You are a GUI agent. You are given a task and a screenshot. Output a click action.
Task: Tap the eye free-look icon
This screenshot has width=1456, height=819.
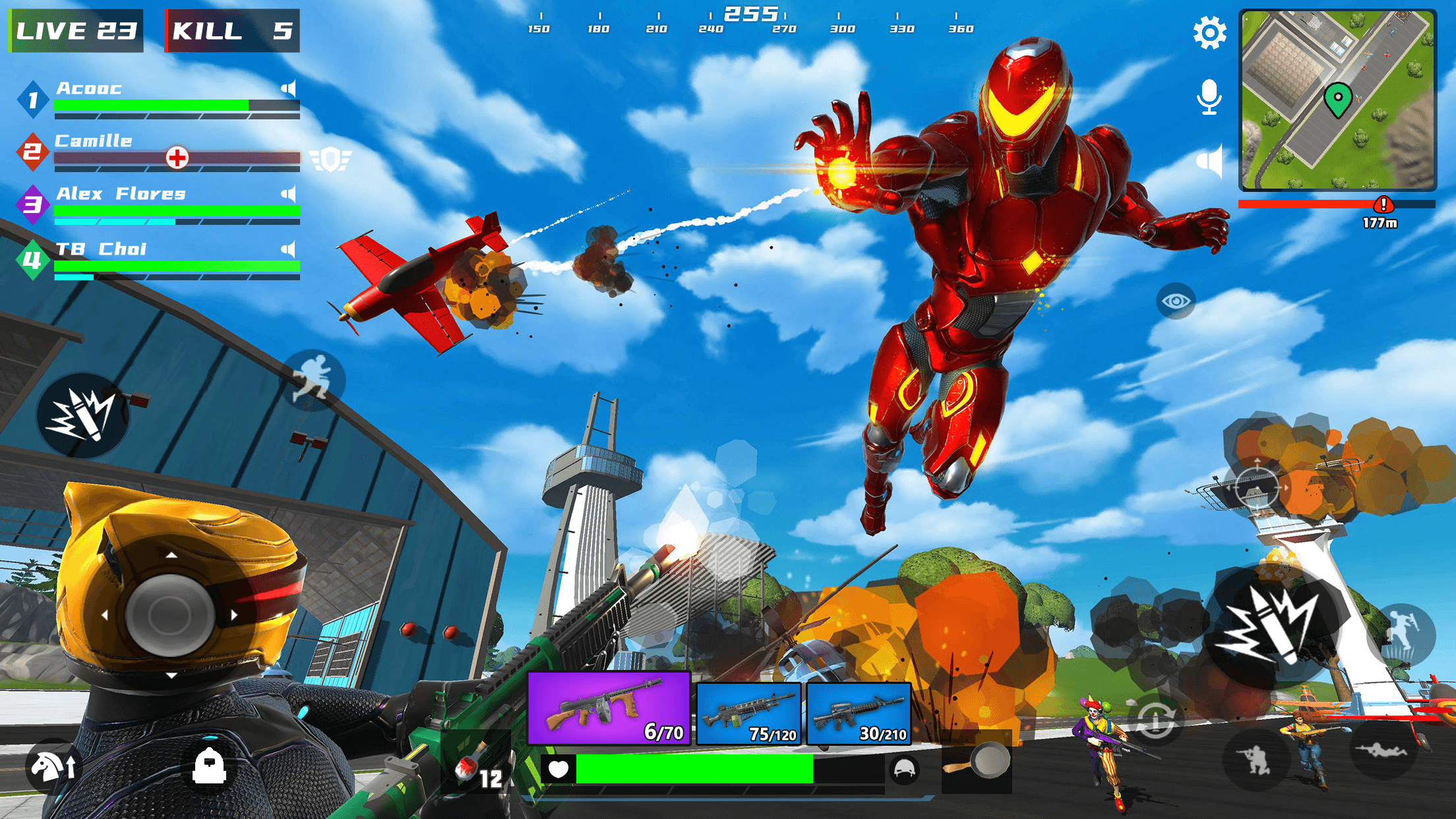click(1176, 301)
